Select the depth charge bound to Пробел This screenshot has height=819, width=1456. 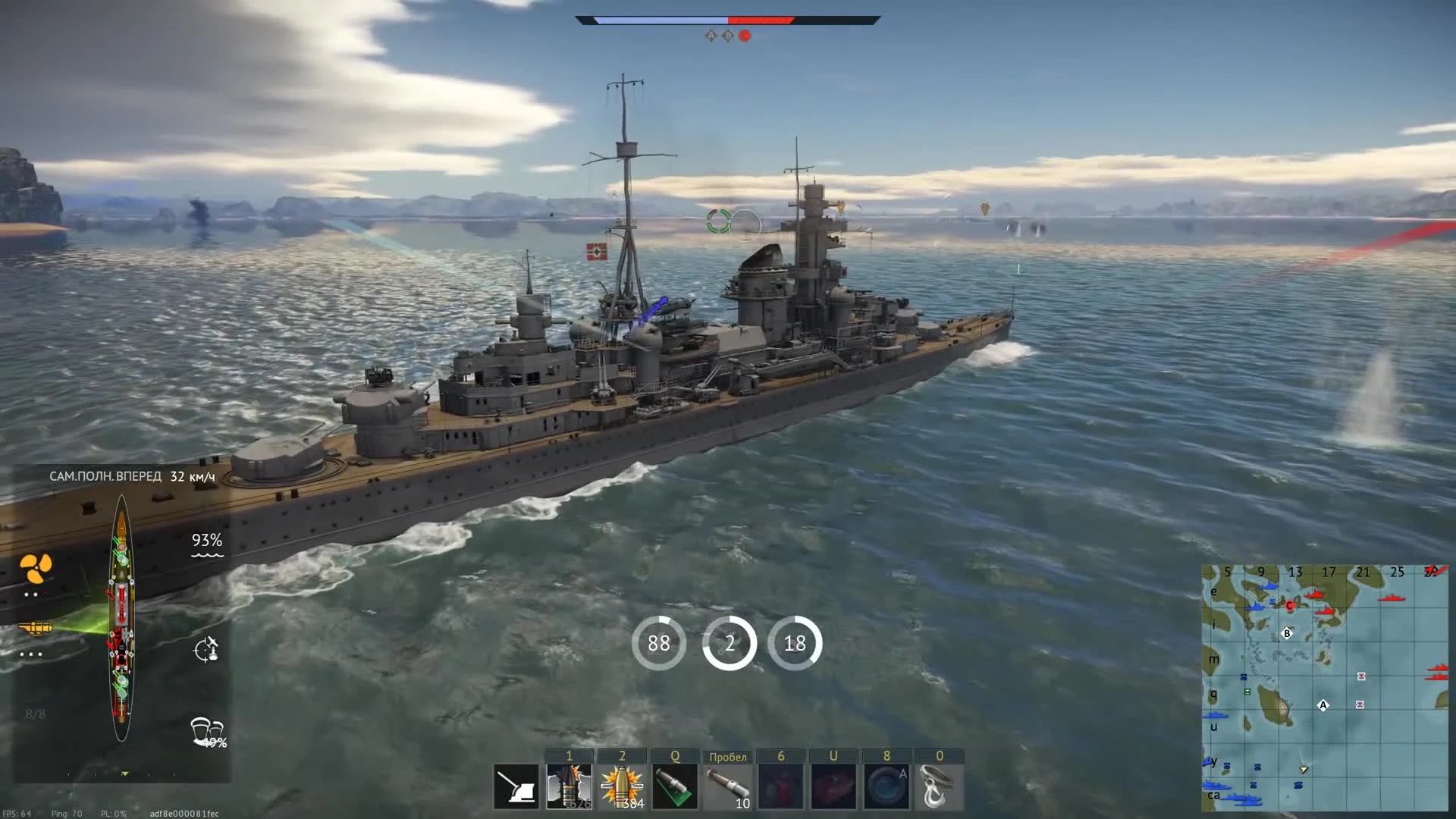pyautogui.click(x=726, y=786)
